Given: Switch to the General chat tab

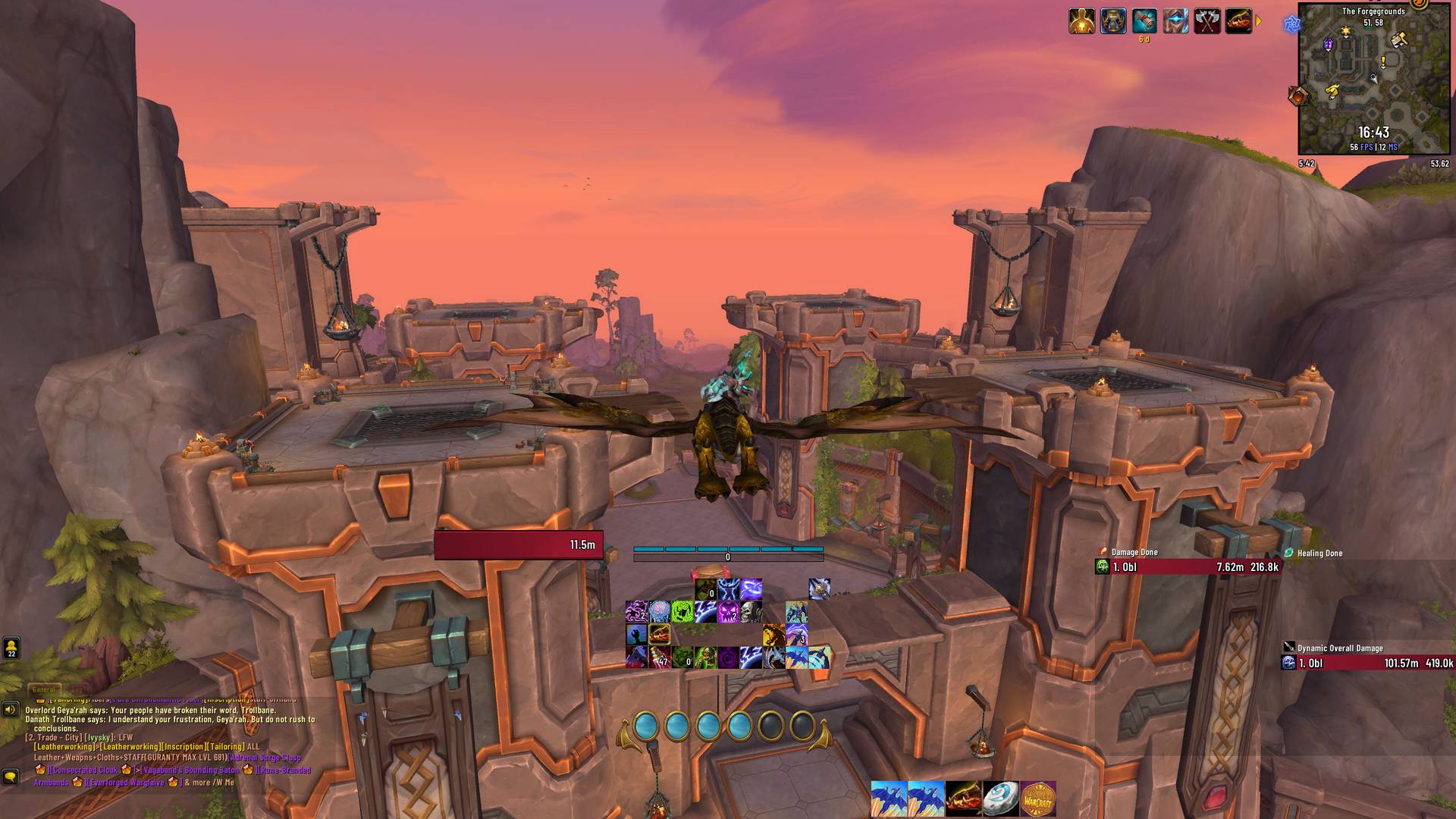Looking at the screenshot, I should [44, 690].
